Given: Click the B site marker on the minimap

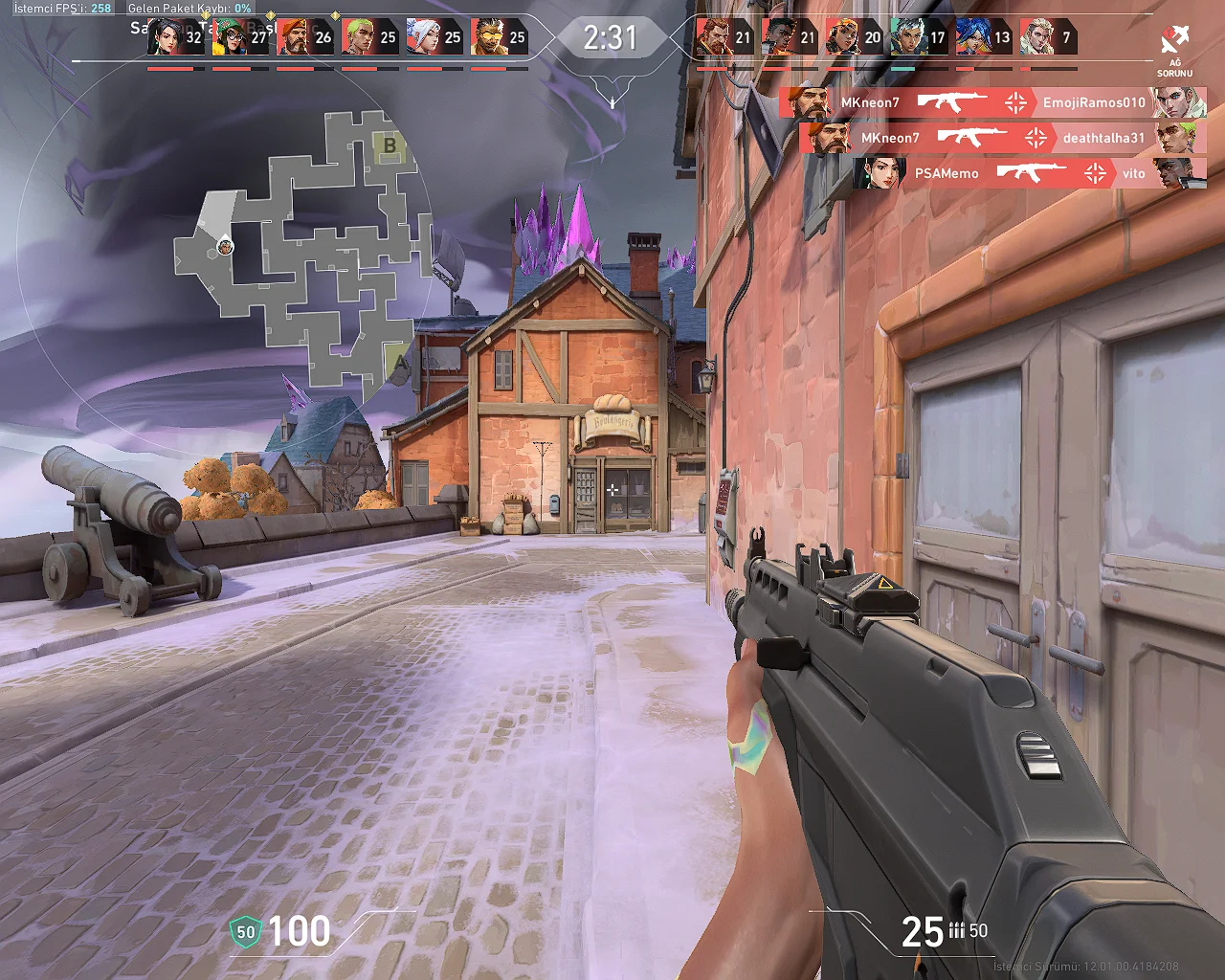Looking at the screenshot, I should click(390, 145).
